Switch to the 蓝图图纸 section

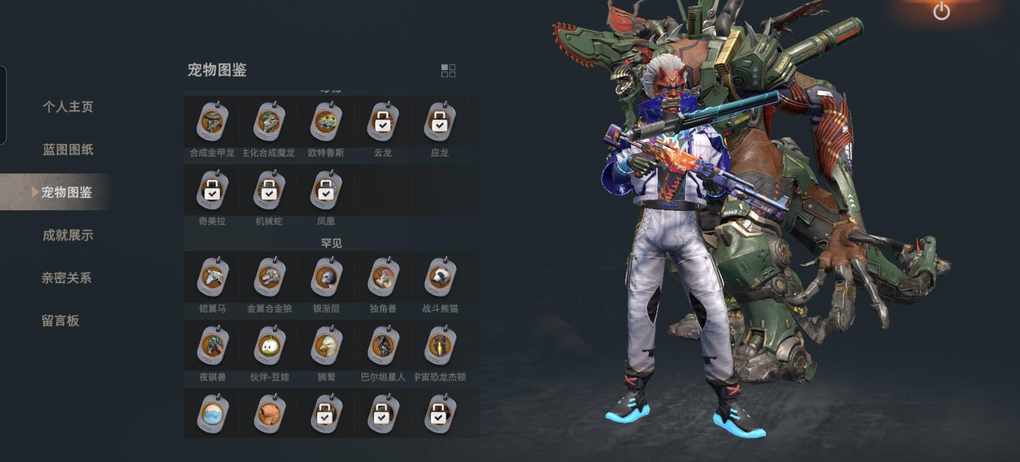point(67,149)
